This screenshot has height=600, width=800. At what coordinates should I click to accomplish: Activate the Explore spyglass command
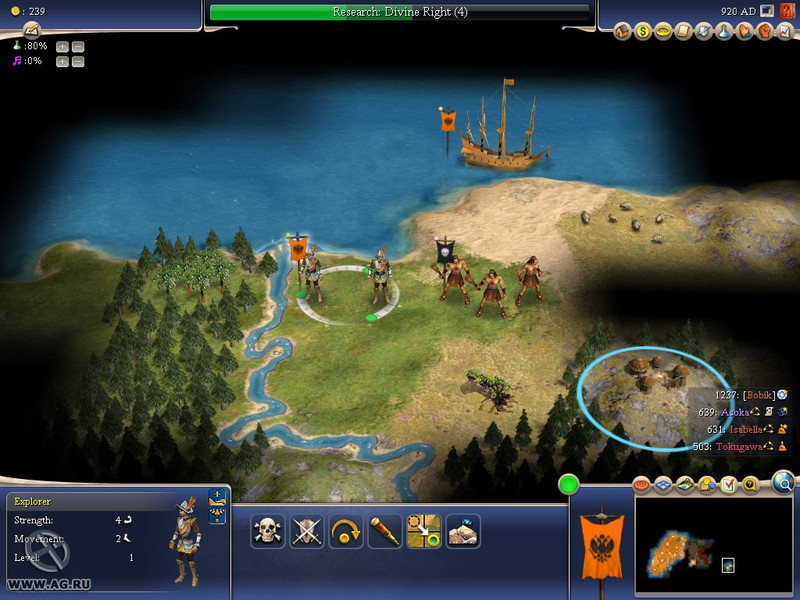pos(385,530)
